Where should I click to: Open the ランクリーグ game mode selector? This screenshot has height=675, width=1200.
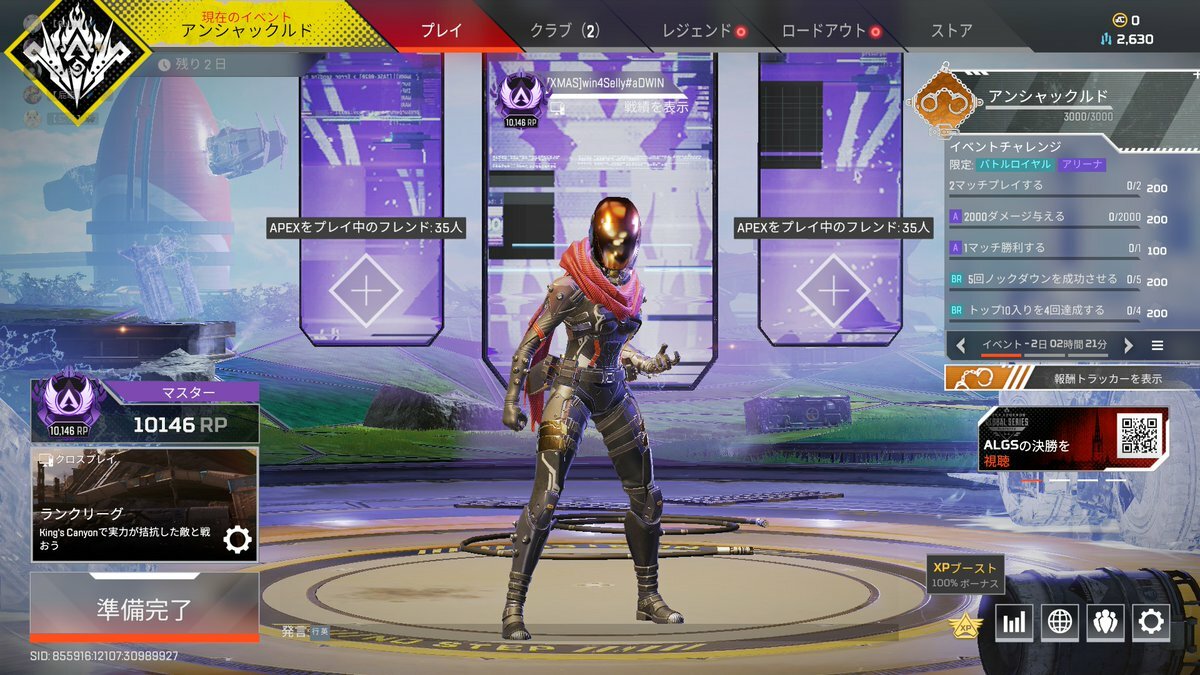coord(144,504)
